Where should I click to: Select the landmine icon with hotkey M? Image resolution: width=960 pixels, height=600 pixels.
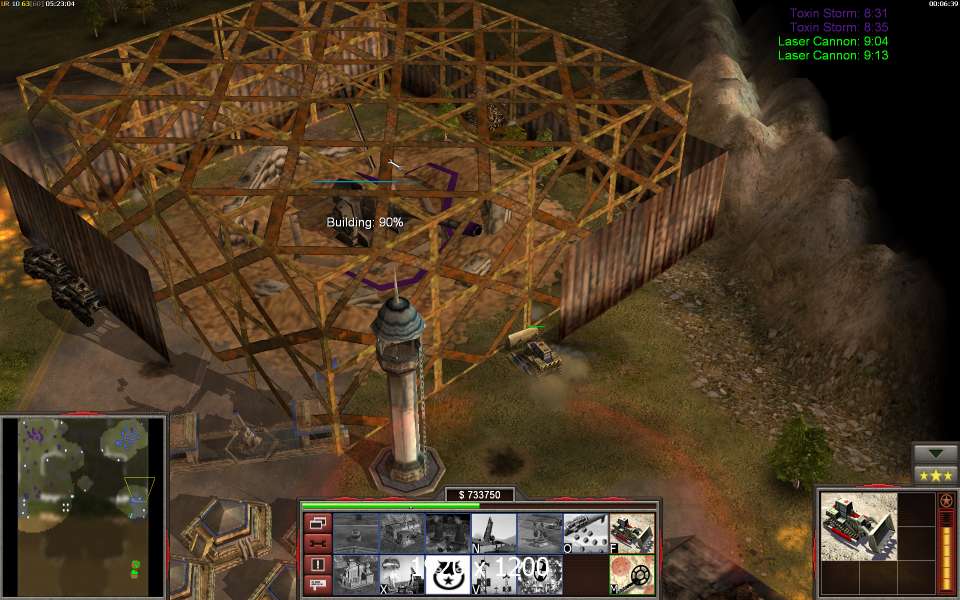(x=632, y=574)
